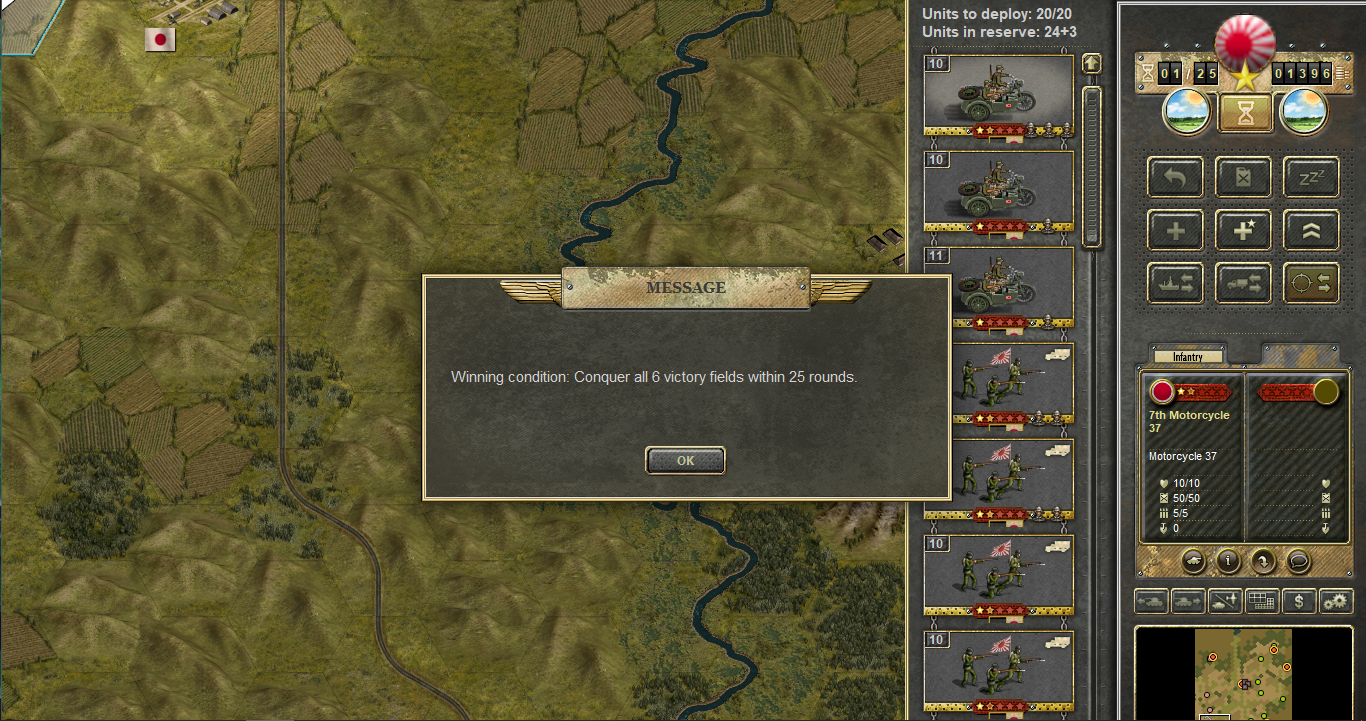Open unit details with the info button
The height and width of the screenshot is (721, 1366).
(x=1228, y=561)
